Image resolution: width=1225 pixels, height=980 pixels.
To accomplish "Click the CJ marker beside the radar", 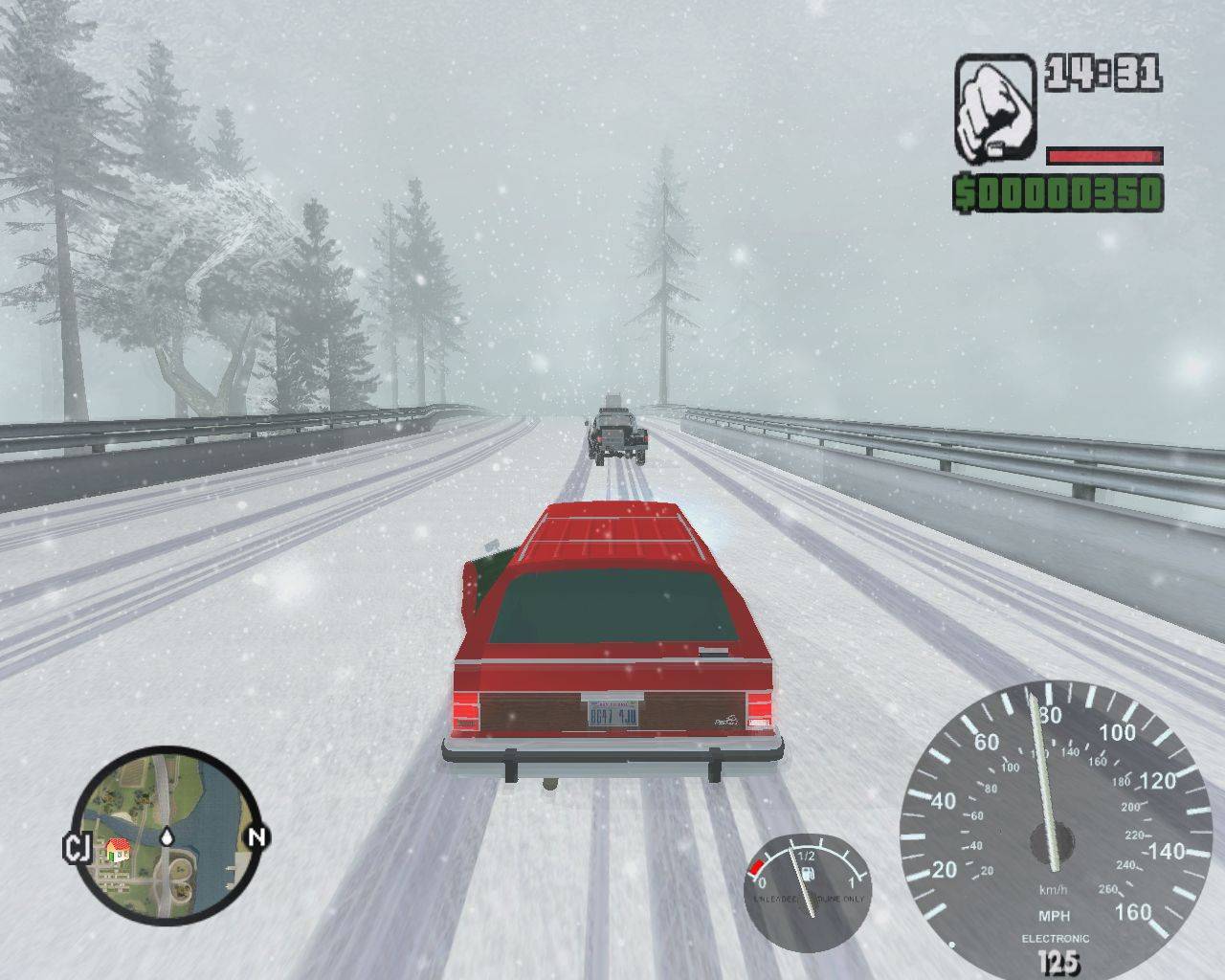I will tap(76, 847).
